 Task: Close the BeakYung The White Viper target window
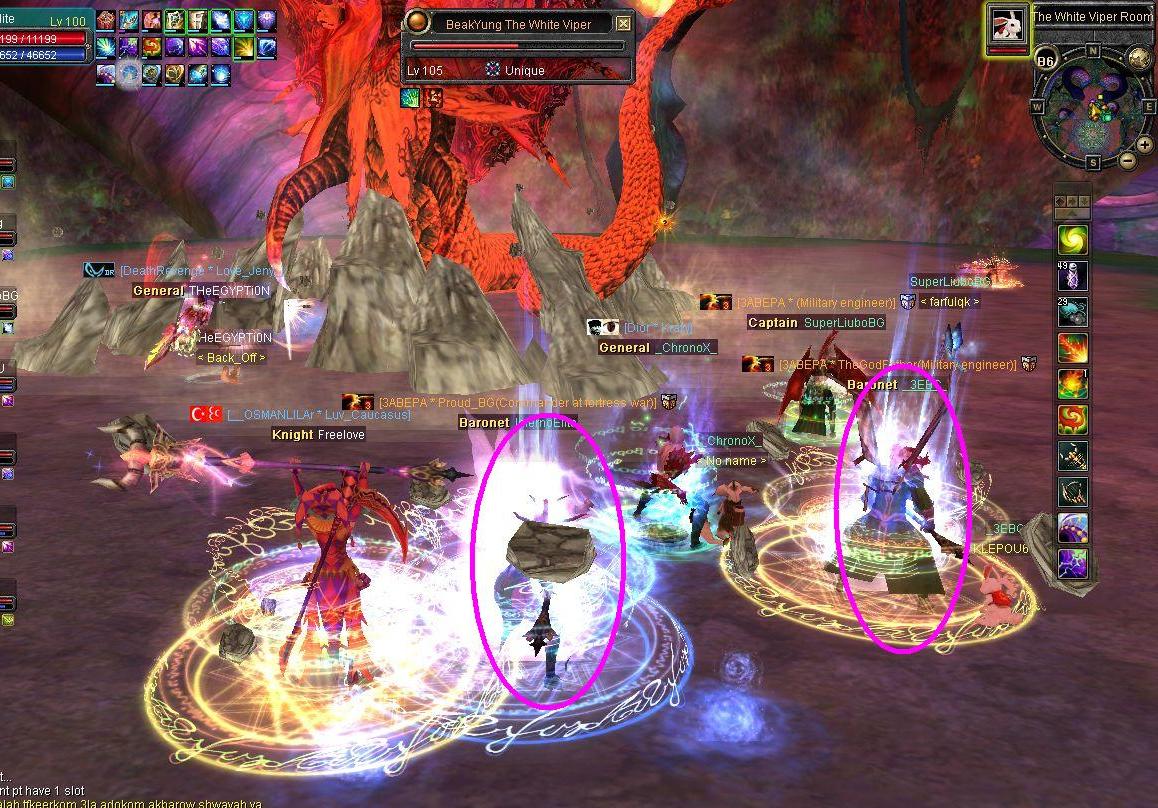pos(624,24)
